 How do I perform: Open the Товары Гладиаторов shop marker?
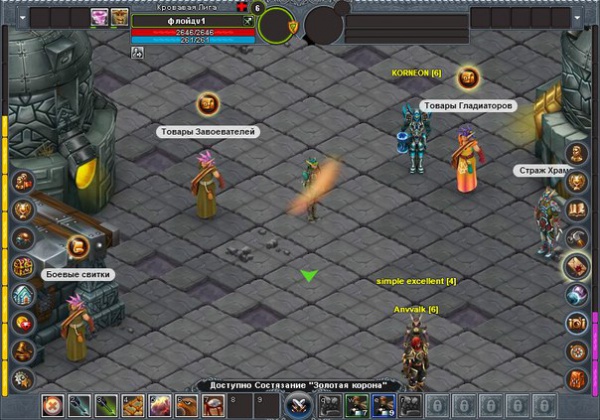point(467,77)
